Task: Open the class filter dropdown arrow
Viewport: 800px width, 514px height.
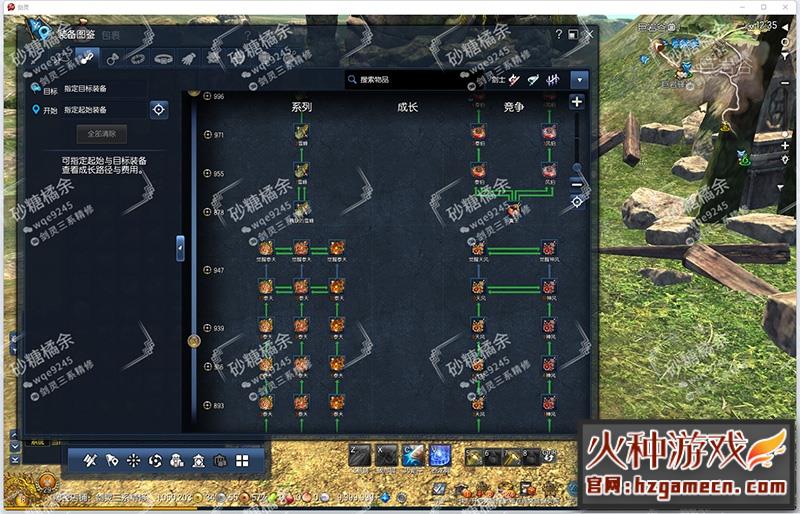Action: tap(579, 79)
